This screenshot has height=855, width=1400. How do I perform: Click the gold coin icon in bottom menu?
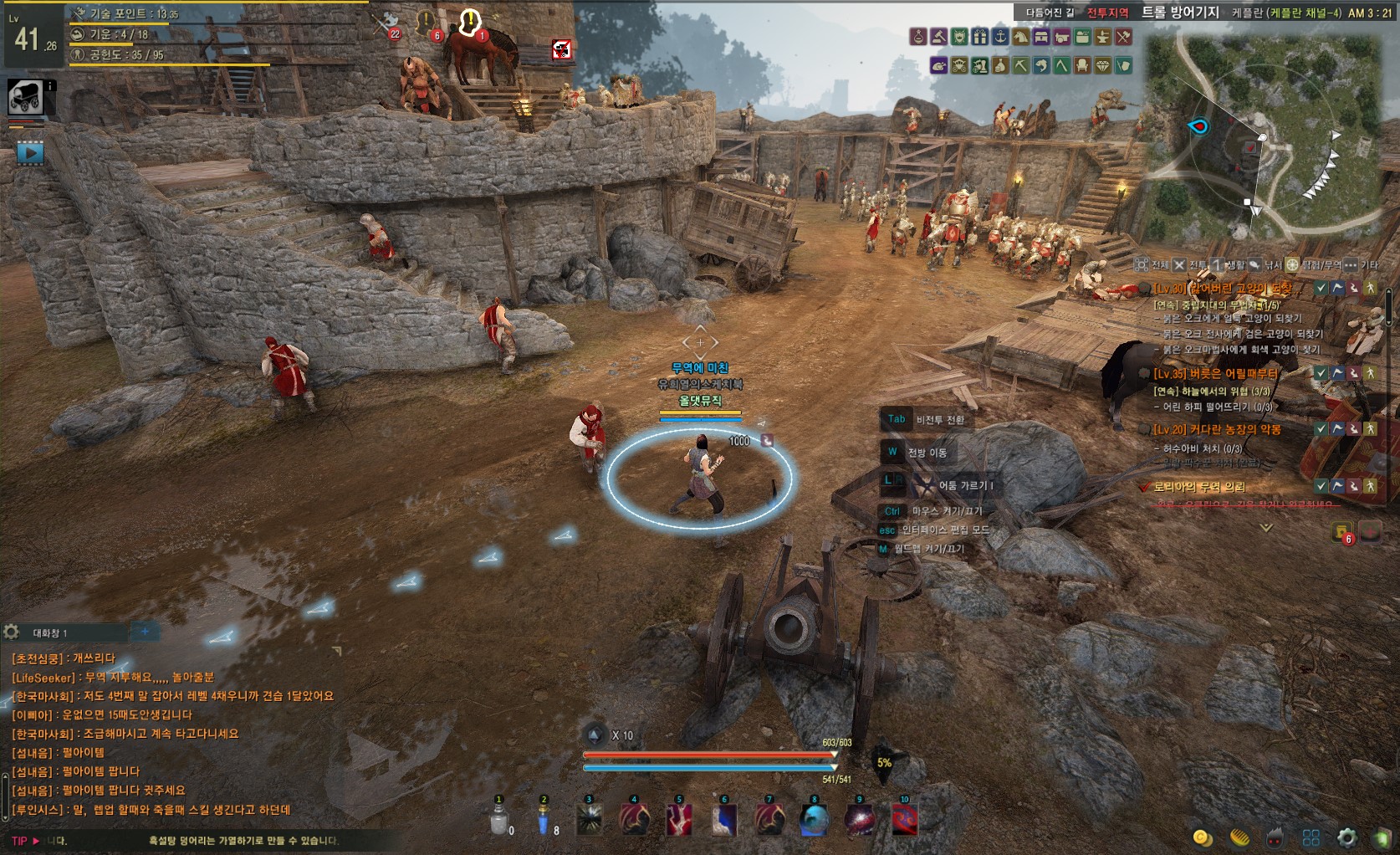click(x=1203, y=837)
